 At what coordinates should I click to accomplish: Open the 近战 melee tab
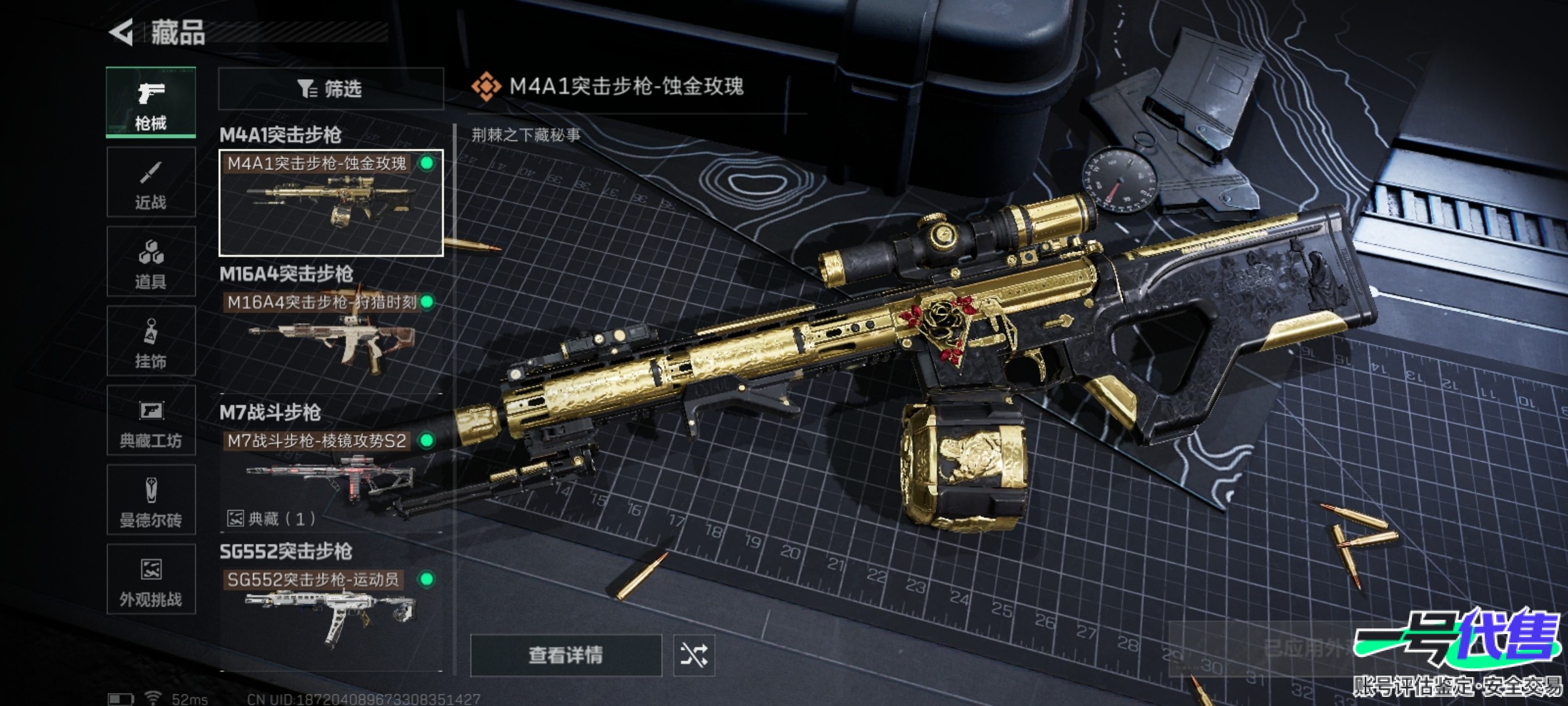click(151, 182)
